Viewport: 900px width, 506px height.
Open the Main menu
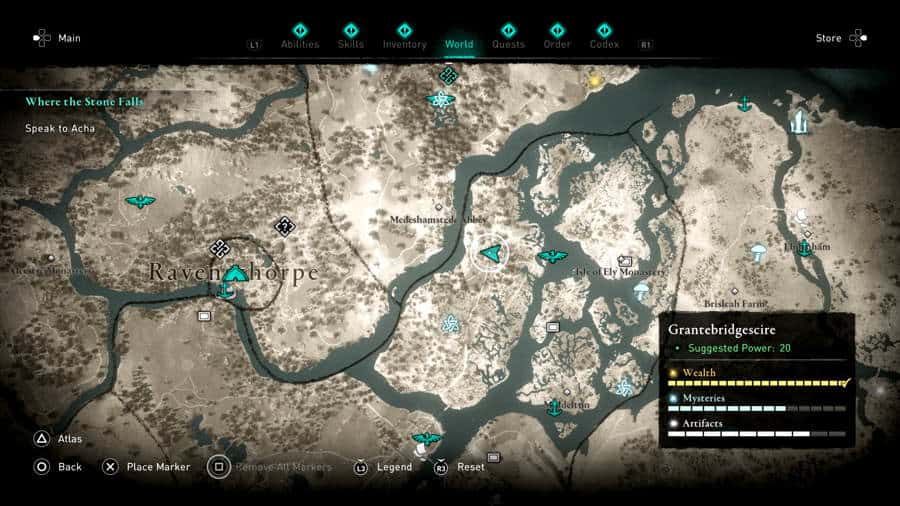tap(57, 38)
